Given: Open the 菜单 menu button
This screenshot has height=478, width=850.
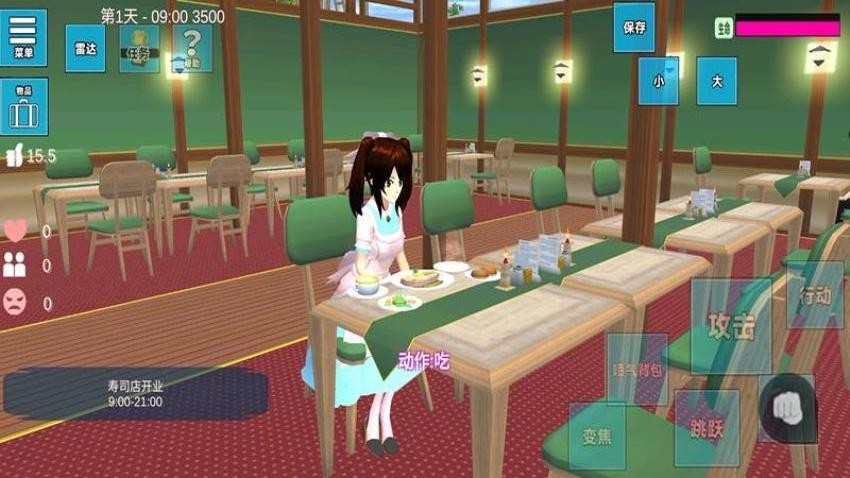Looking at the screenshot, I should click(x=23, y=37).
